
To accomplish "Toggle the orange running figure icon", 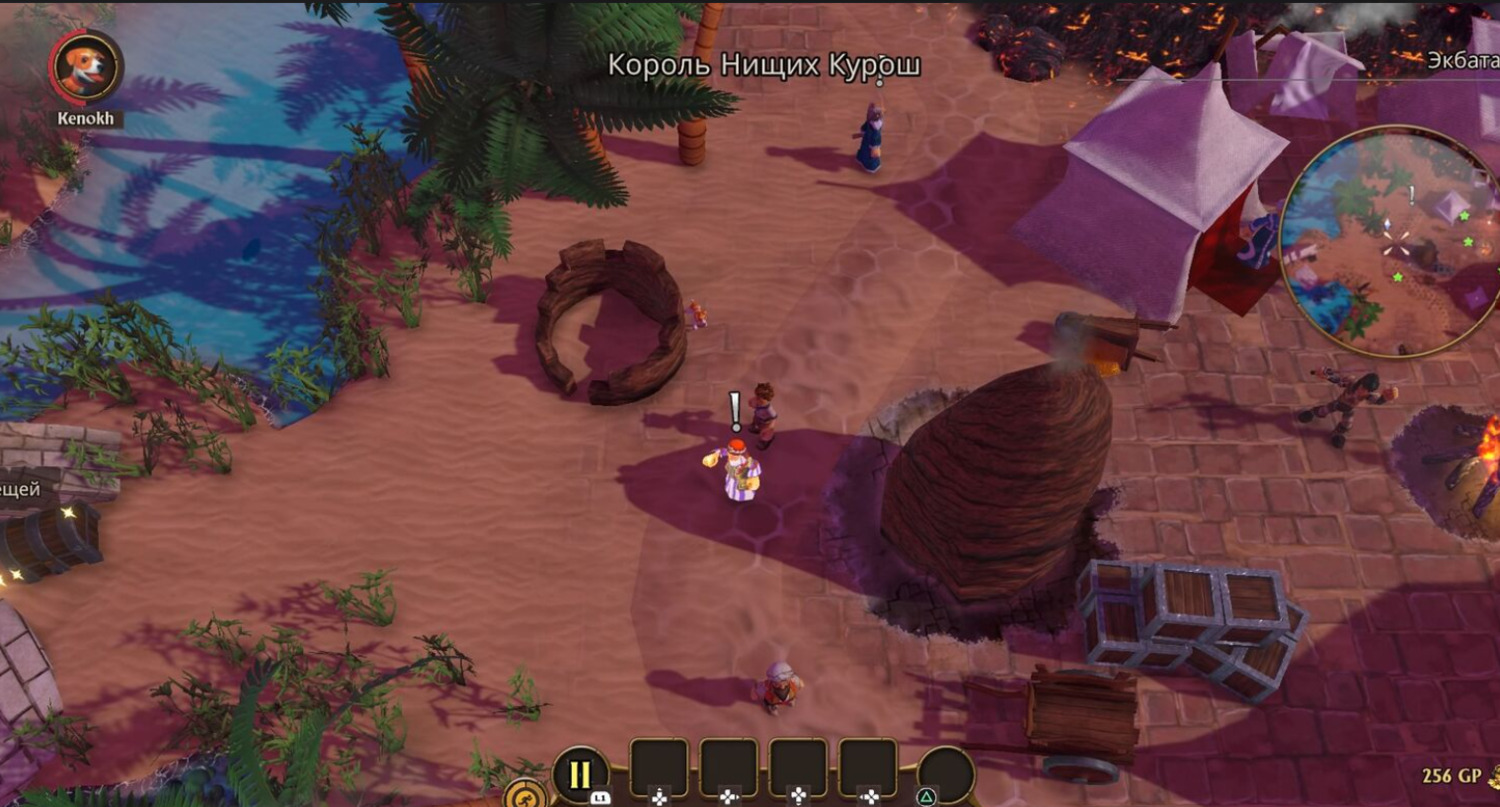I will (x=525, y=795).
